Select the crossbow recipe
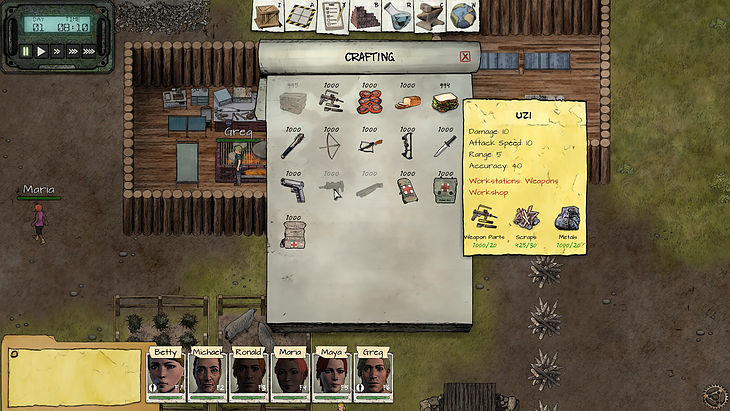Screen dimensions: 730x411 [369, 147]
